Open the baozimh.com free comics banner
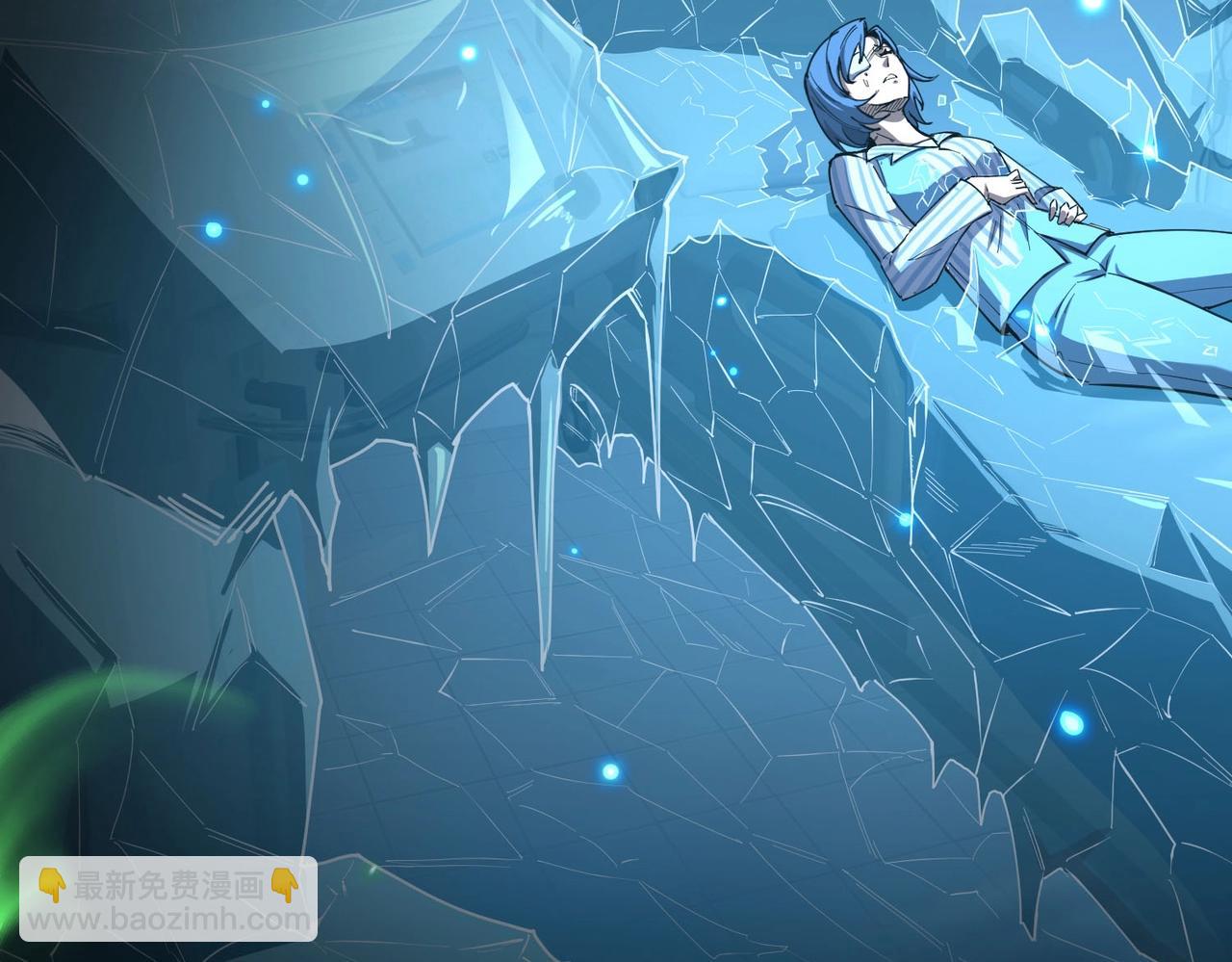 click(x=168, y=897)
